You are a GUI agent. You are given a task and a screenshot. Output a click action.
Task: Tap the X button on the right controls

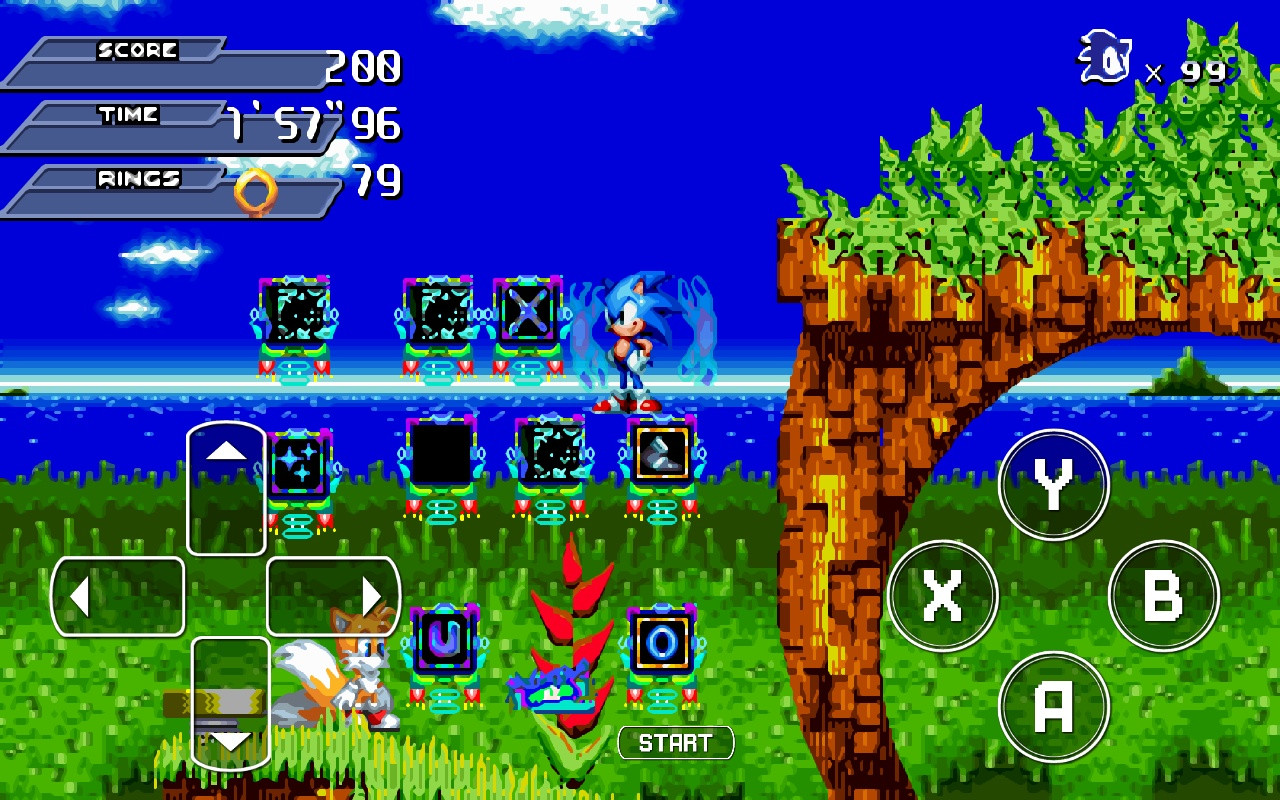944,596
